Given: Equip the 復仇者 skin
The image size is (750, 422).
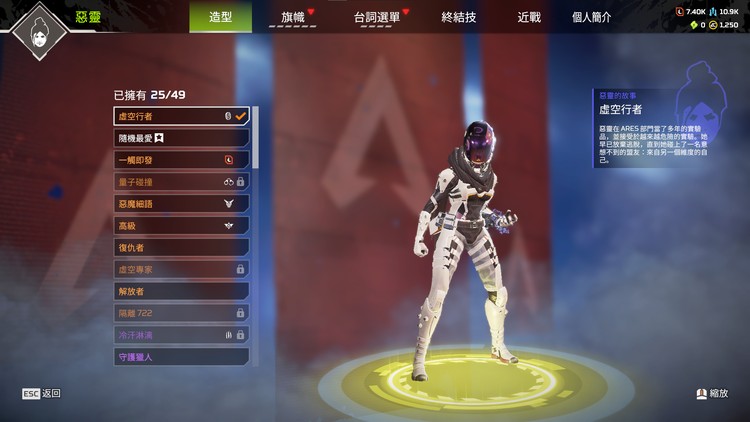Looking at the screenshot, I should (x=181, y=247).
